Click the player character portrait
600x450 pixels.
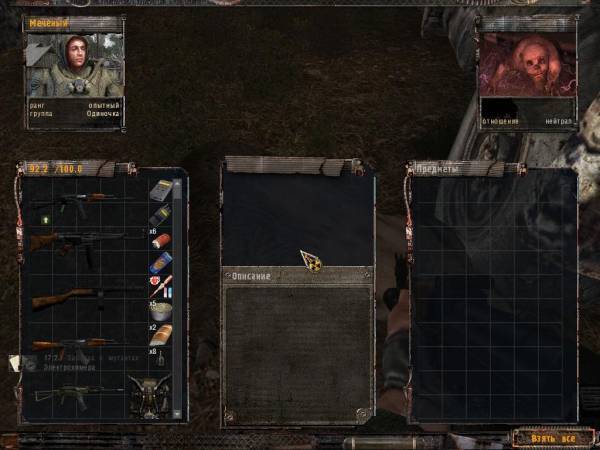[x=74, y=65]
